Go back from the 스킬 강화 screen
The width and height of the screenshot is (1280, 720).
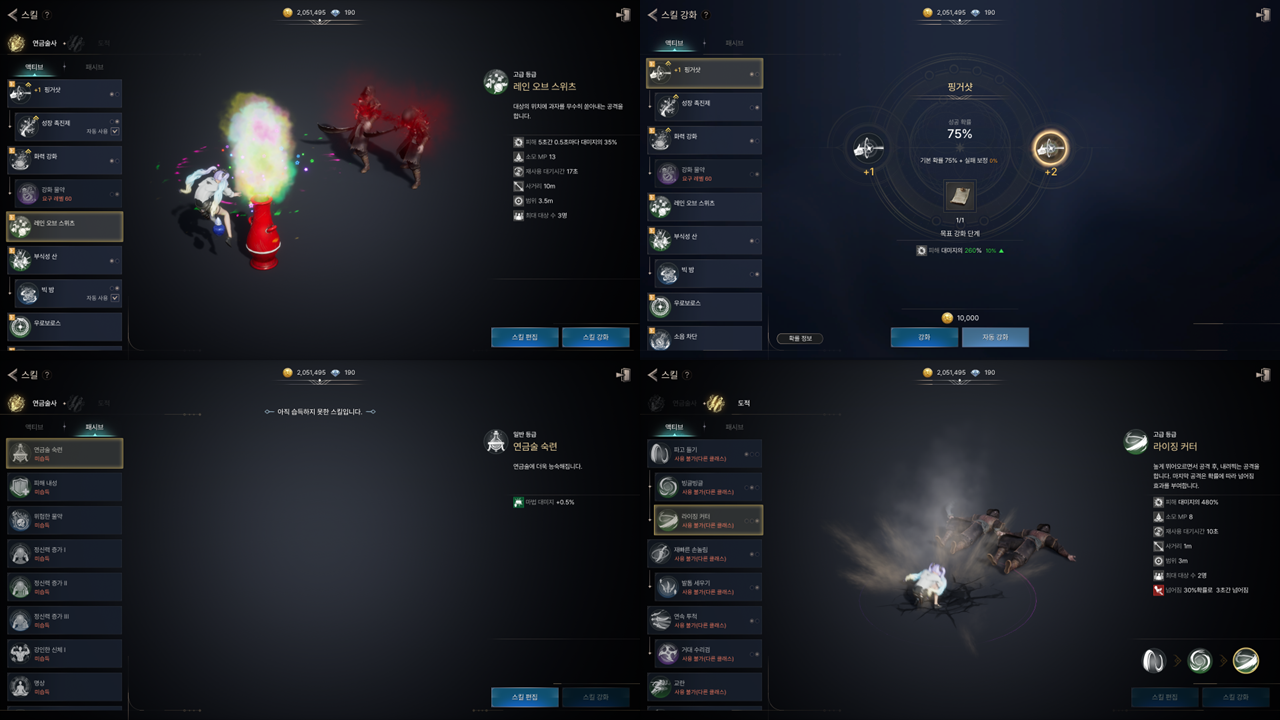point(653,15)
